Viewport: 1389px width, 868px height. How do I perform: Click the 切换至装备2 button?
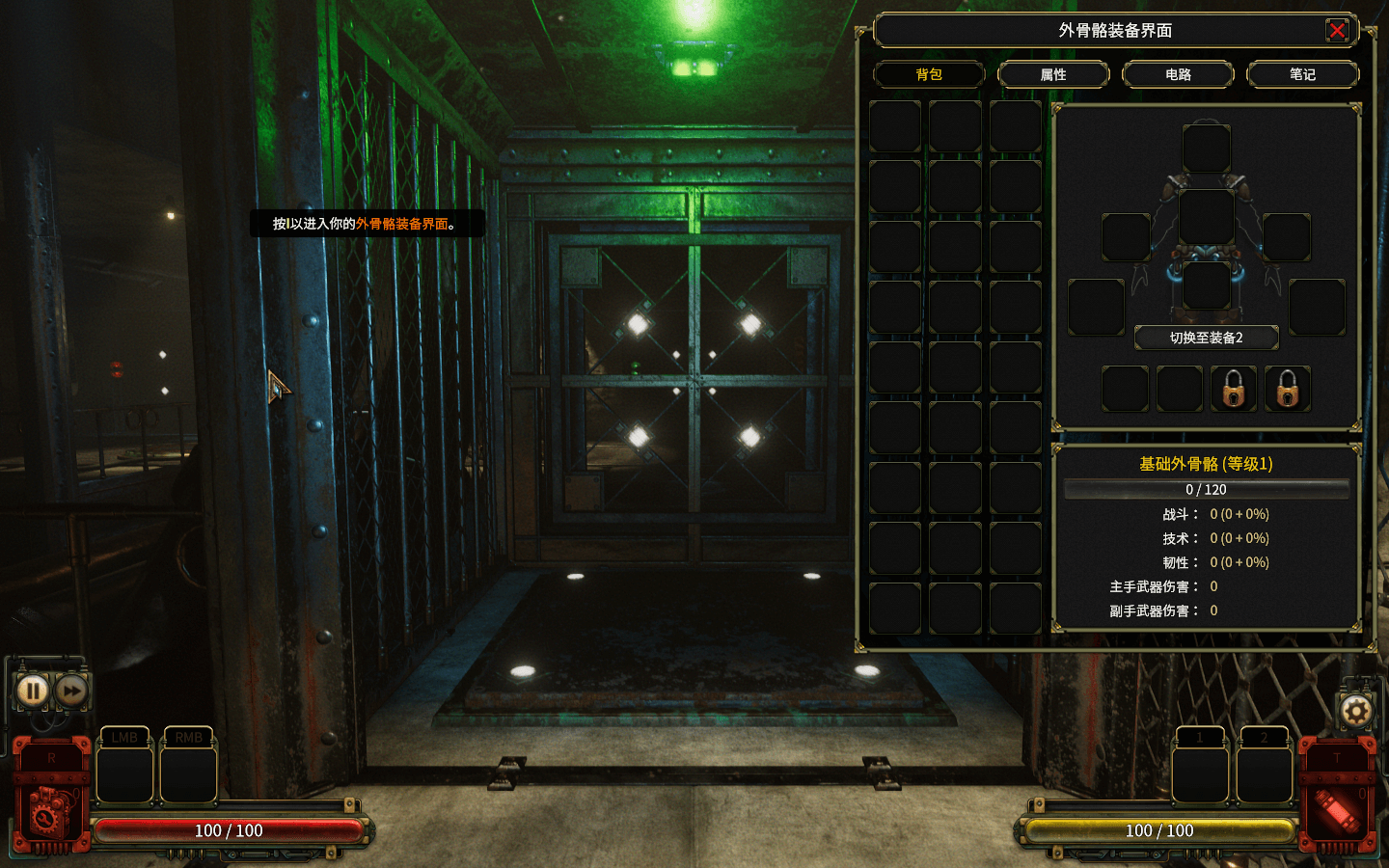[1206, 338]
